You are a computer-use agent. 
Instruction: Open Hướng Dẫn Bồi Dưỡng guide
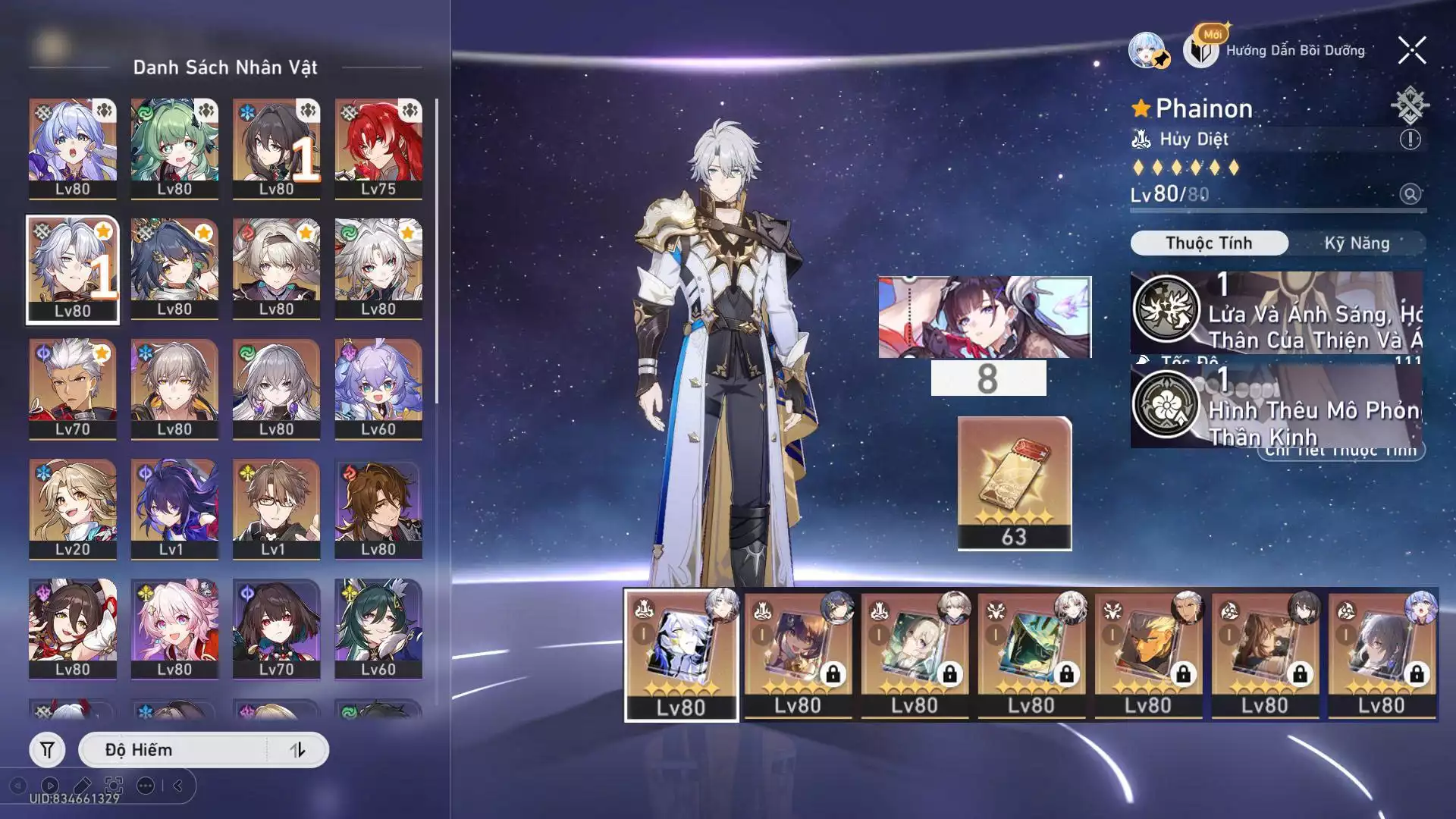[1294, 51]
